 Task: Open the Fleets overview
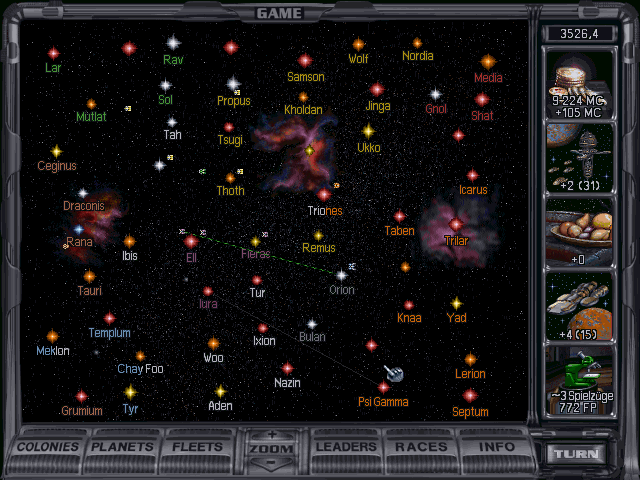[x=198, y=446]
